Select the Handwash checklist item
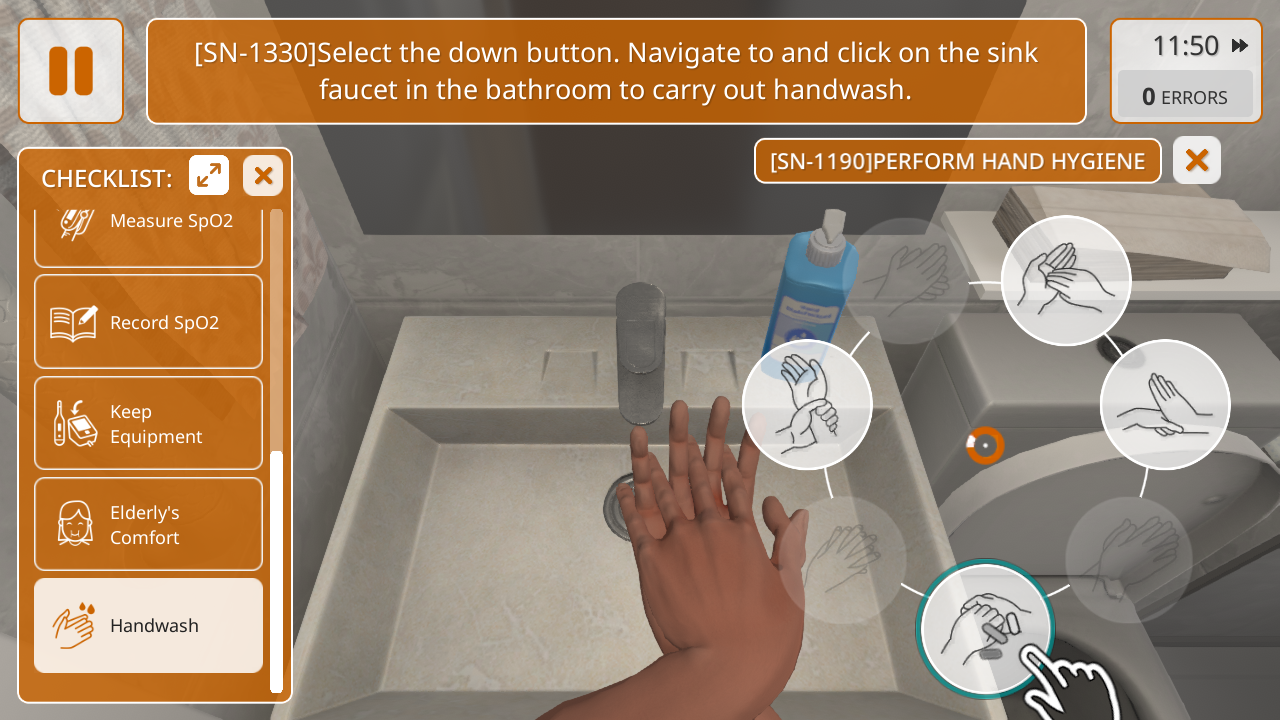The width and height of the screenshot is (1280, 720). tap(148, 625)
